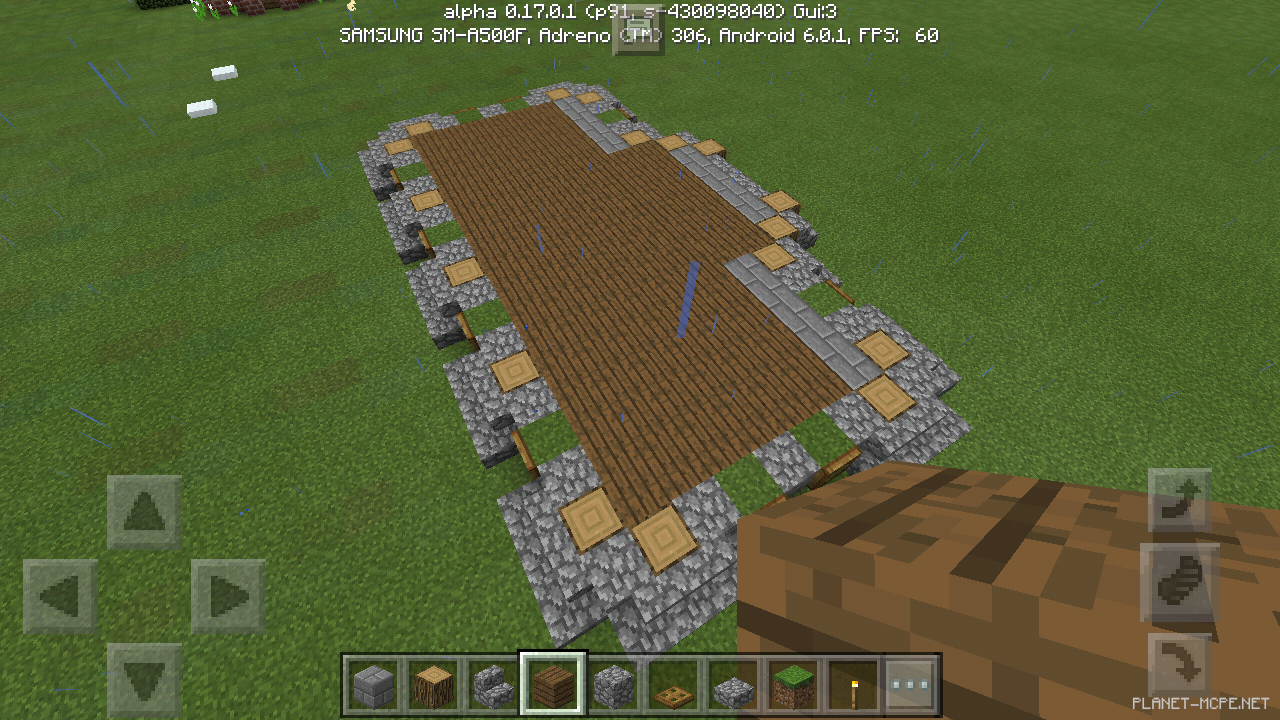Viewport: 1280px width, 720px height.
Task: Select the oak trapdoor item
Action: [x=673, y=685]
